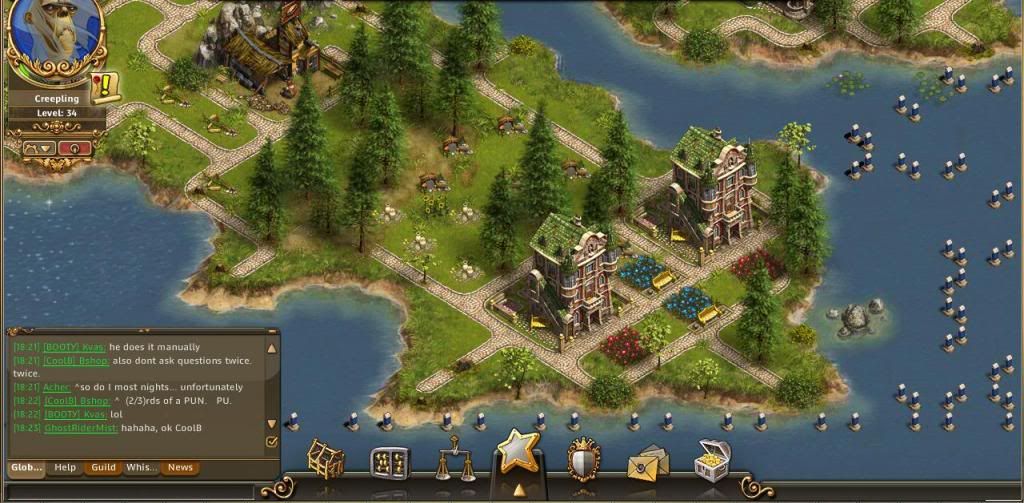Switch to the News chat tab
Screen dimensions: 1024x503
[180, 467]
